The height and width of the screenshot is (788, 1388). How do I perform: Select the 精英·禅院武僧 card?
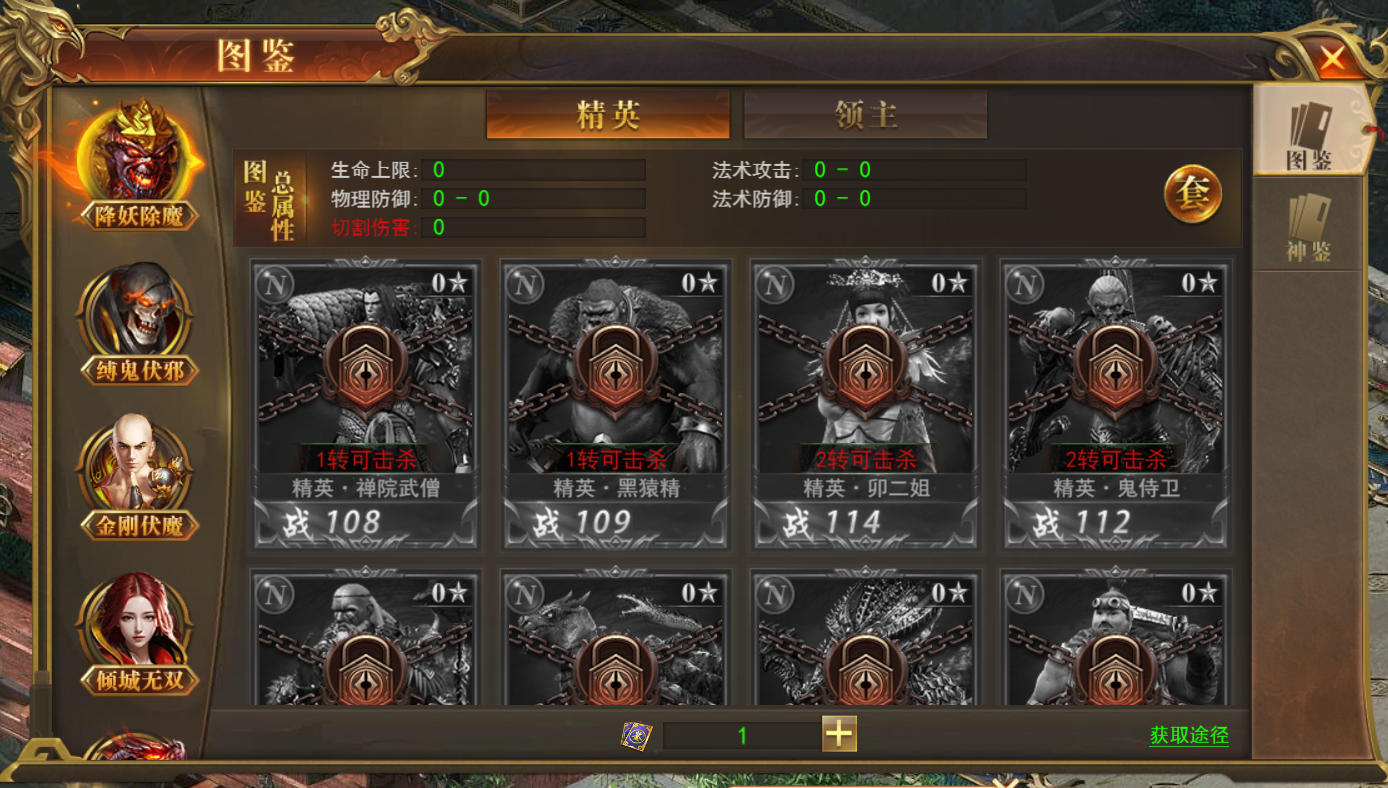[x=366, y=405]
